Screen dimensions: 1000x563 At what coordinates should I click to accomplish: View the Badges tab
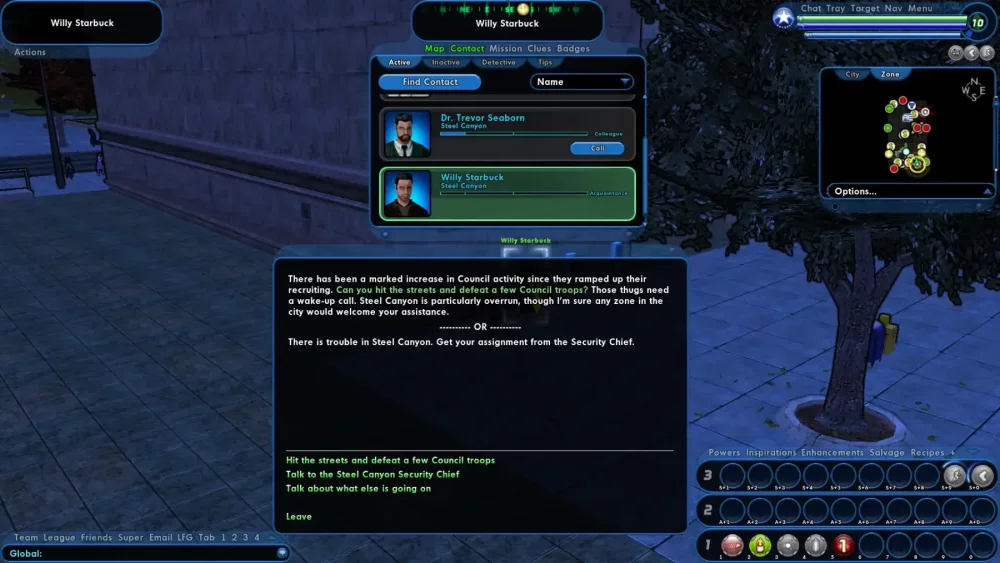coord(573,49)
